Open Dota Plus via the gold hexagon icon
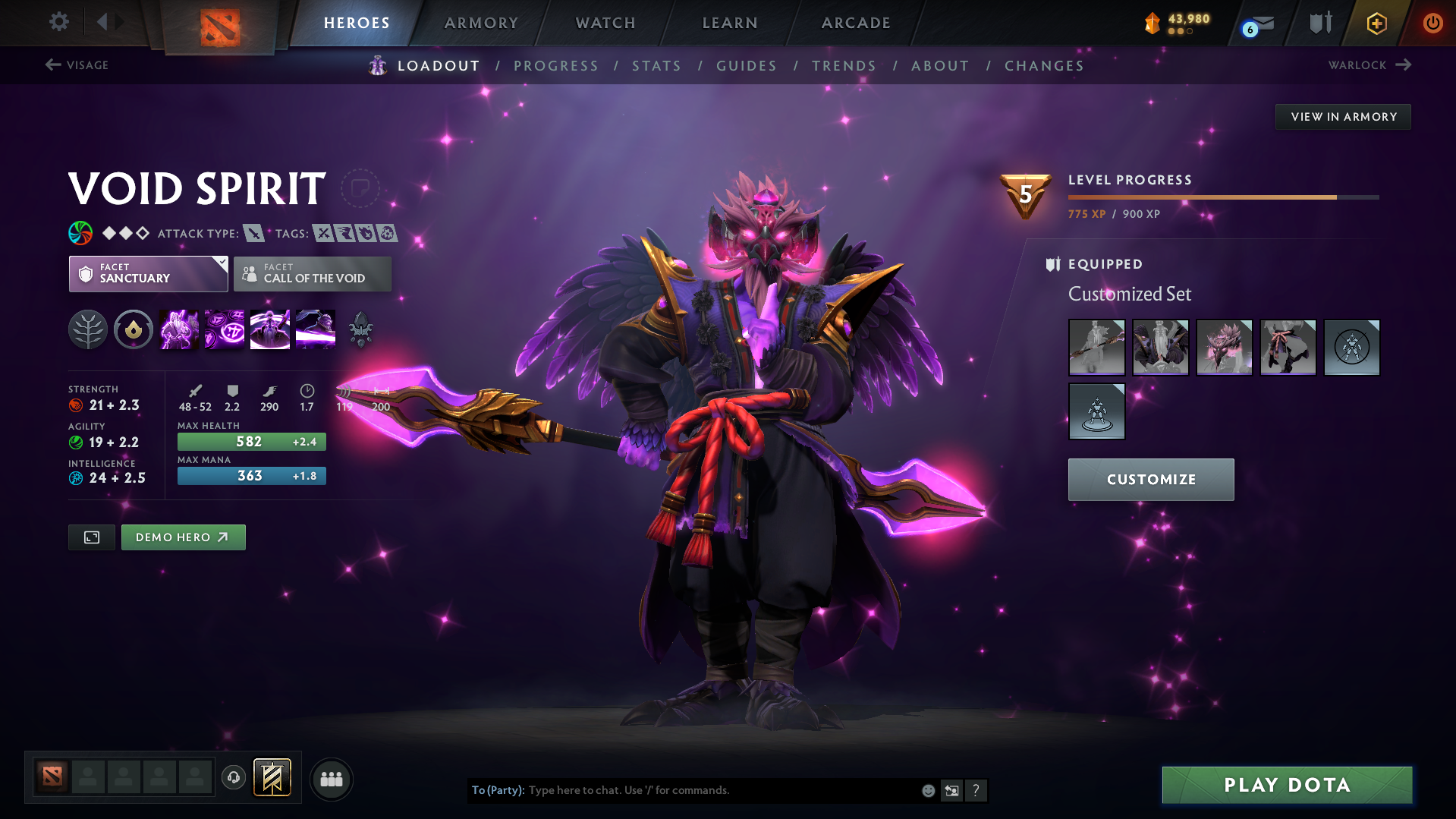Image resolution: width=1456 pixels, height=819 pixels. [x=1376, y=23]
